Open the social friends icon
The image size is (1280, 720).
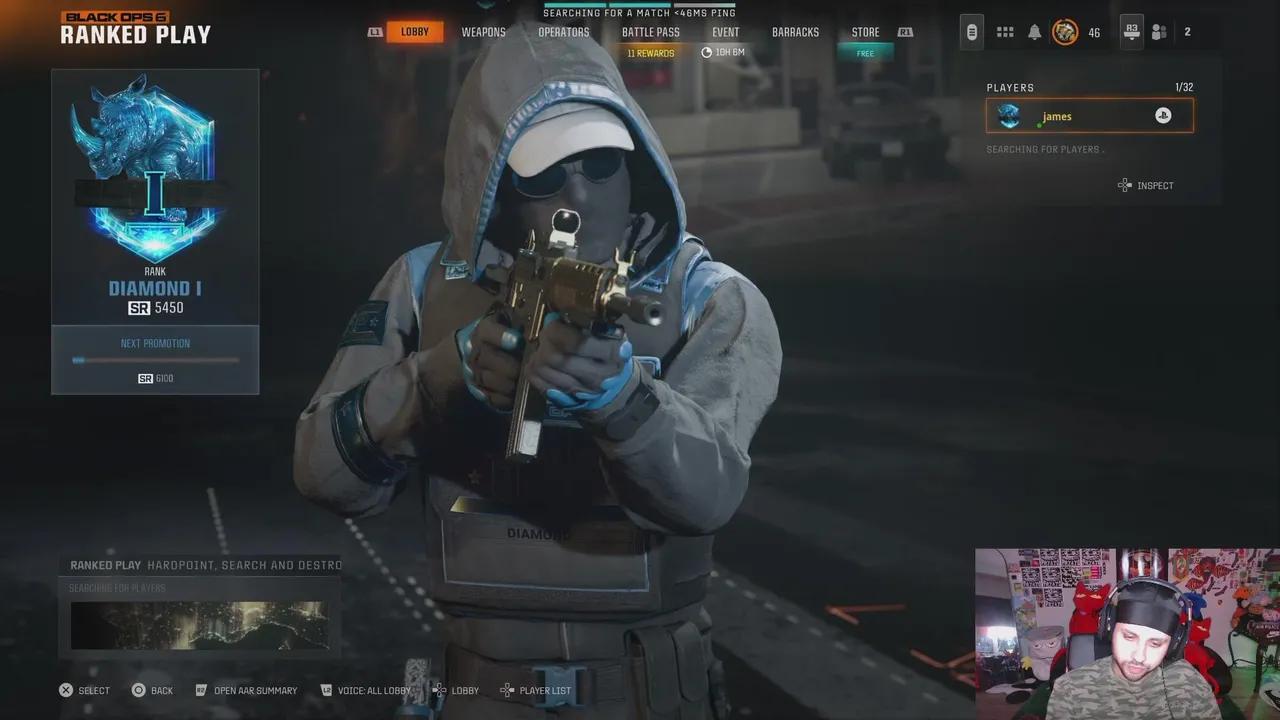(x=1159, y=32)
